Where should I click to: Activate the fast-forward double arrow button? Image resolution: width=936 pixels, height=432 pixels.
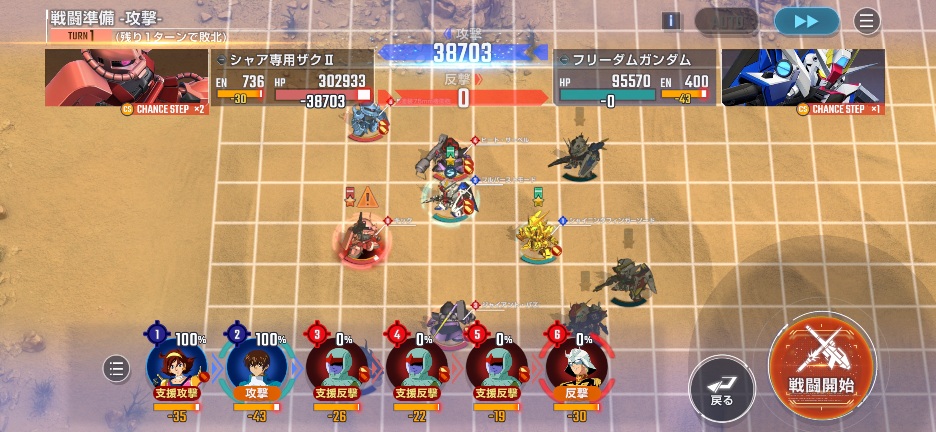[806, 21]
